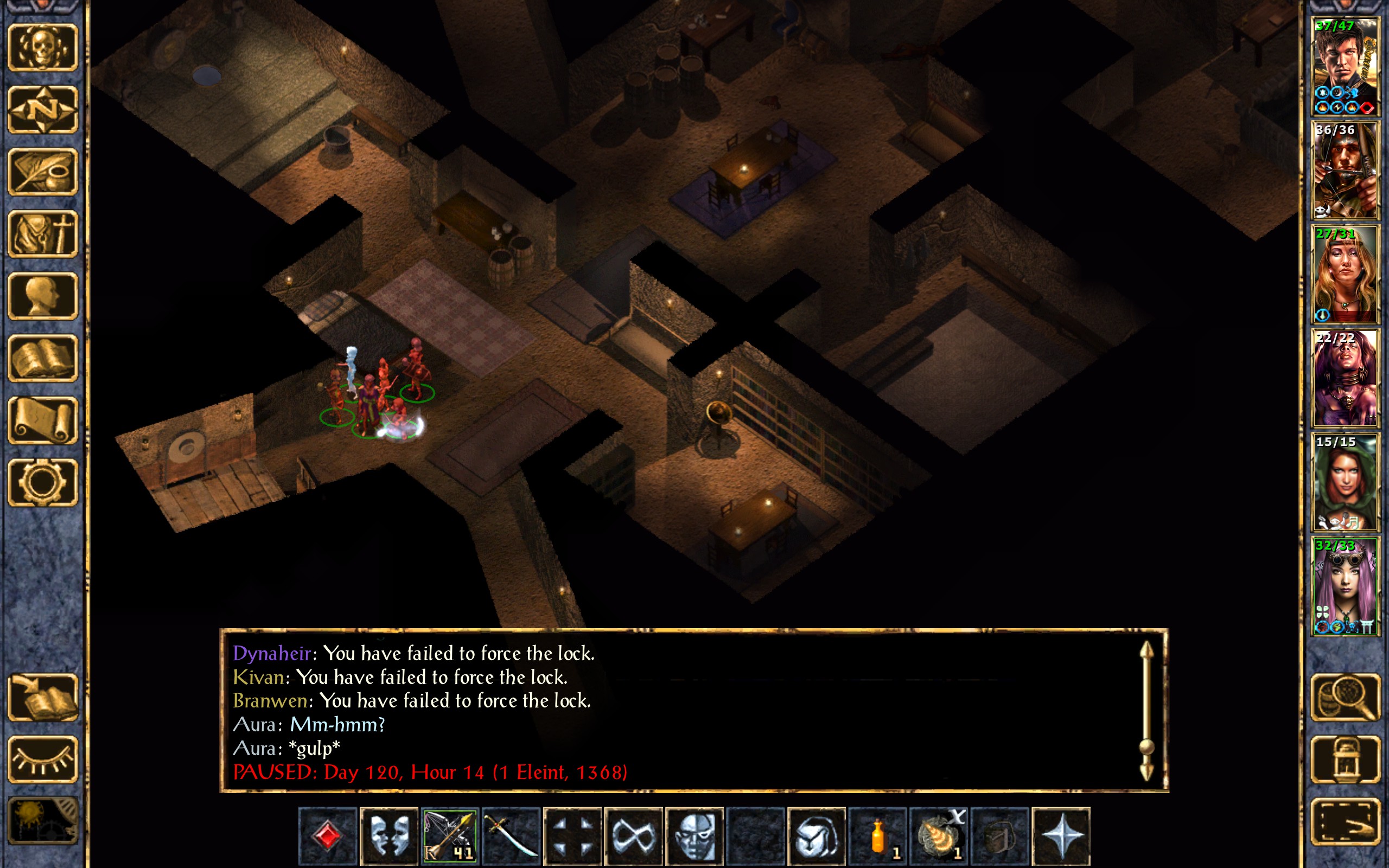The image size is (1389, 868).
Task: Open the mage spellbook button
Action: click(x=42, y=358)
